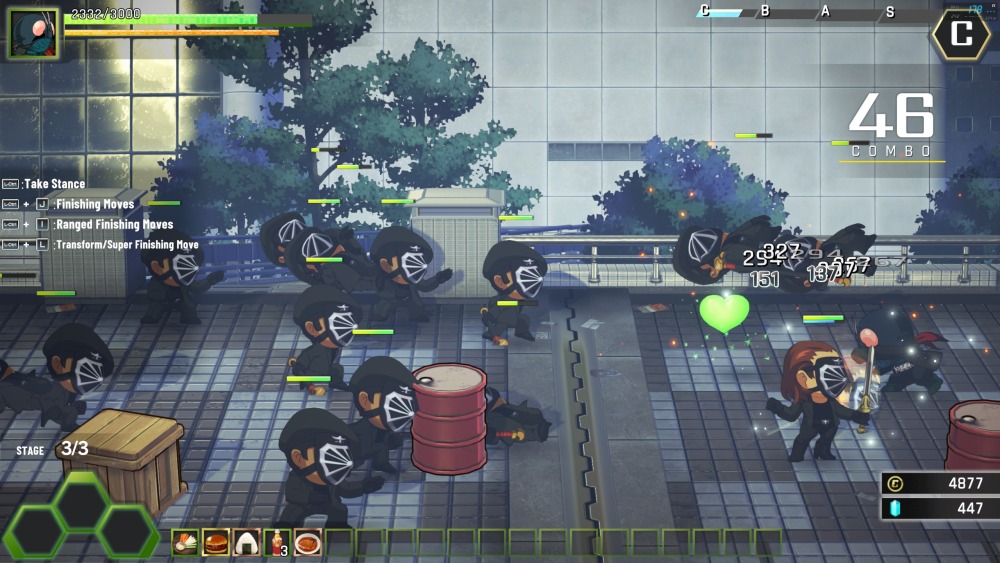Select the red drink bottle slot

click(x=277, y=543)
